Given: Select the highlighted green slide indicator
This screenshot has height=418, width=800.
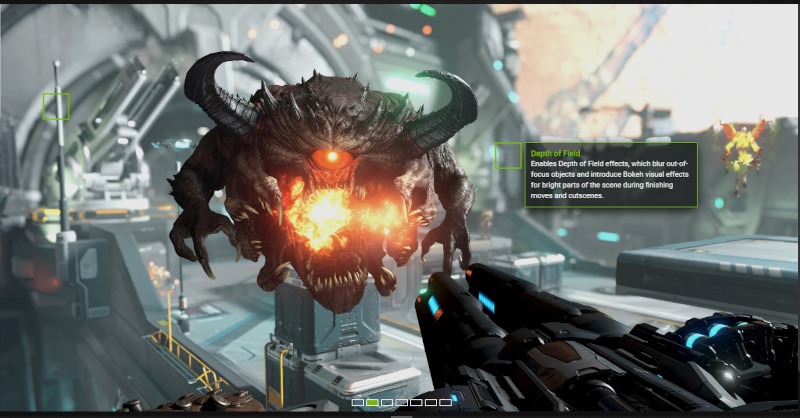Looking at the screenshot, I should coord(372,402).
